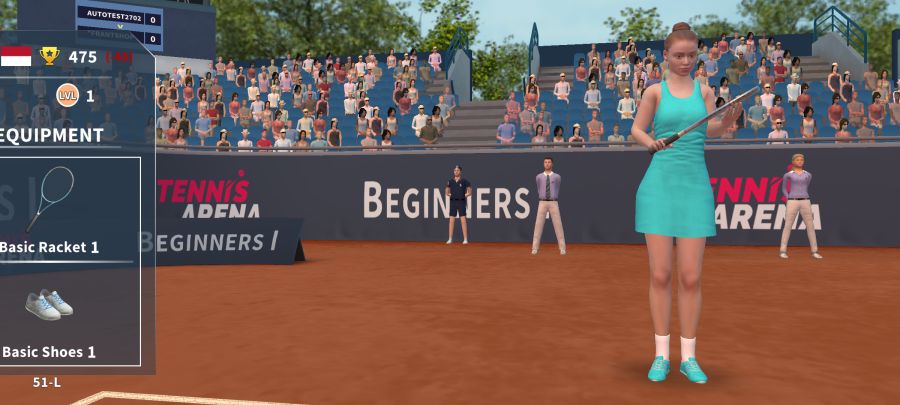Viewport: 900px width, 405px height.
Task: Select the Basic Shoes 1 equipment slot
Action: click(x=49, y=313)
